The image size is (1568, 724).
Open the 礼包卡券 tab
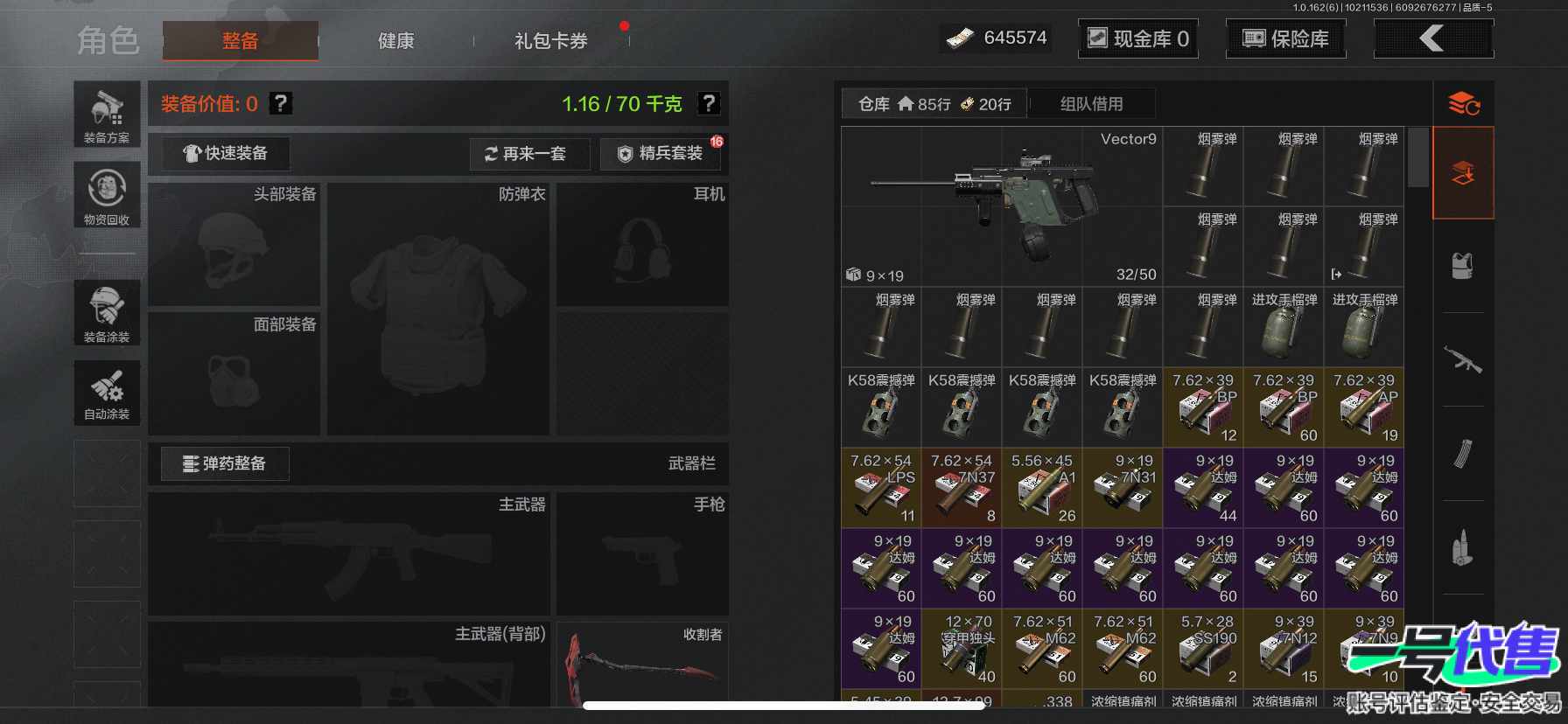tap(550, 41)
